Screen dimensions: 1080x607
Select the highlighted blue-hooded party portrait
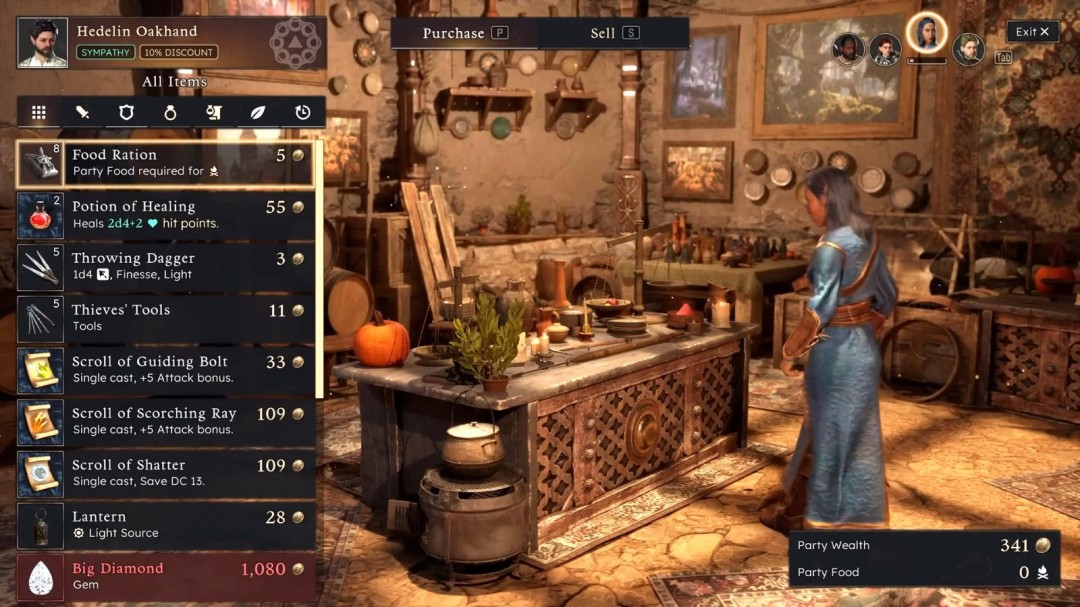tap(926, 34)
